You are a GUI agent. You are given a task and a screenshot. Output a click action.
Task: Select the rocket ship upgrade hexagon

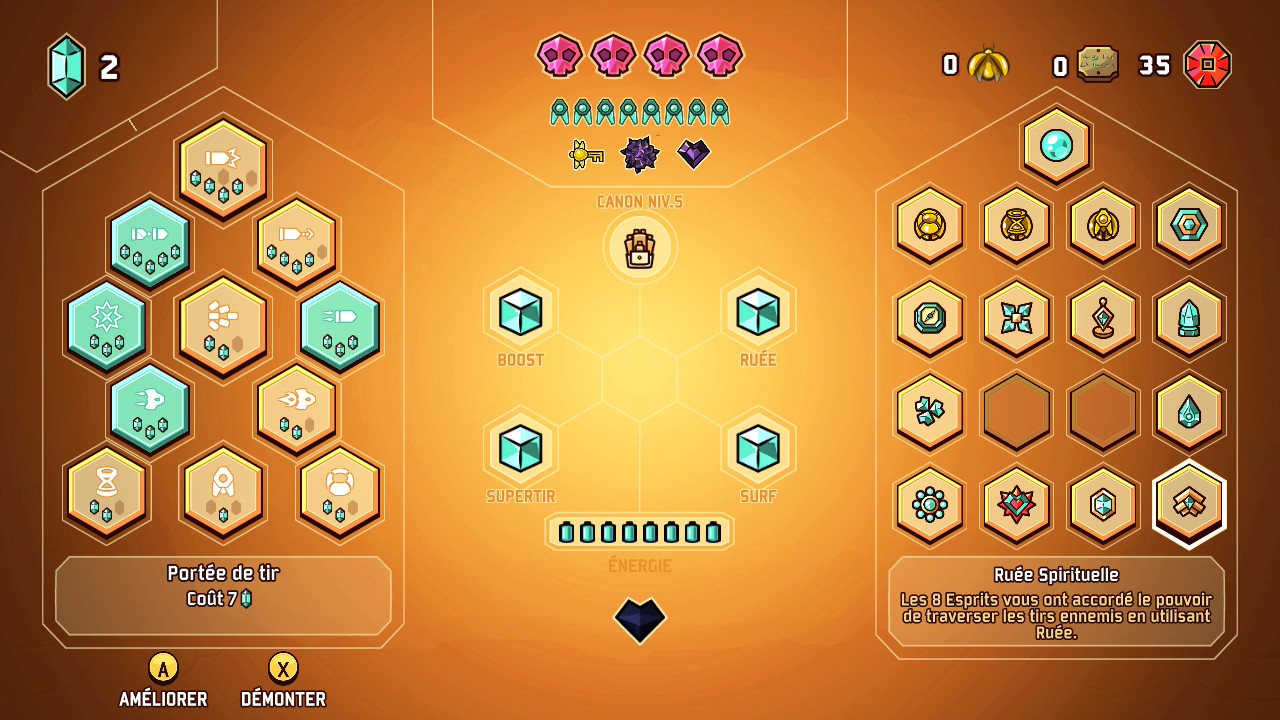pos(223,490)
